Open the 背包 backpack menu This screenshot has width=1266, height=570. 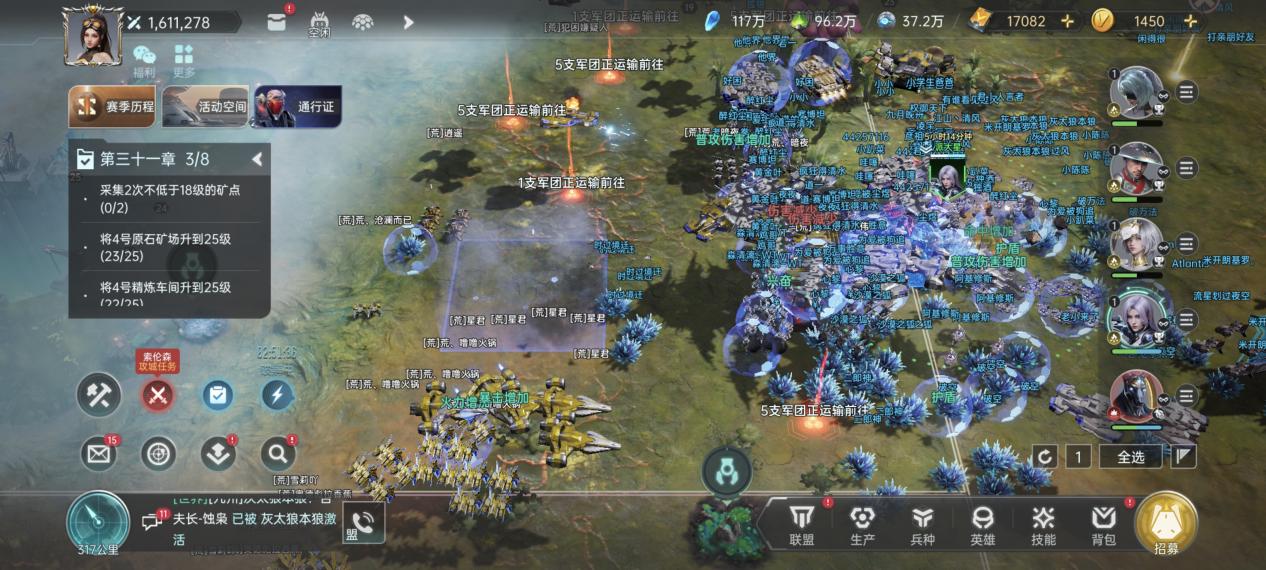coord(1103,523)
